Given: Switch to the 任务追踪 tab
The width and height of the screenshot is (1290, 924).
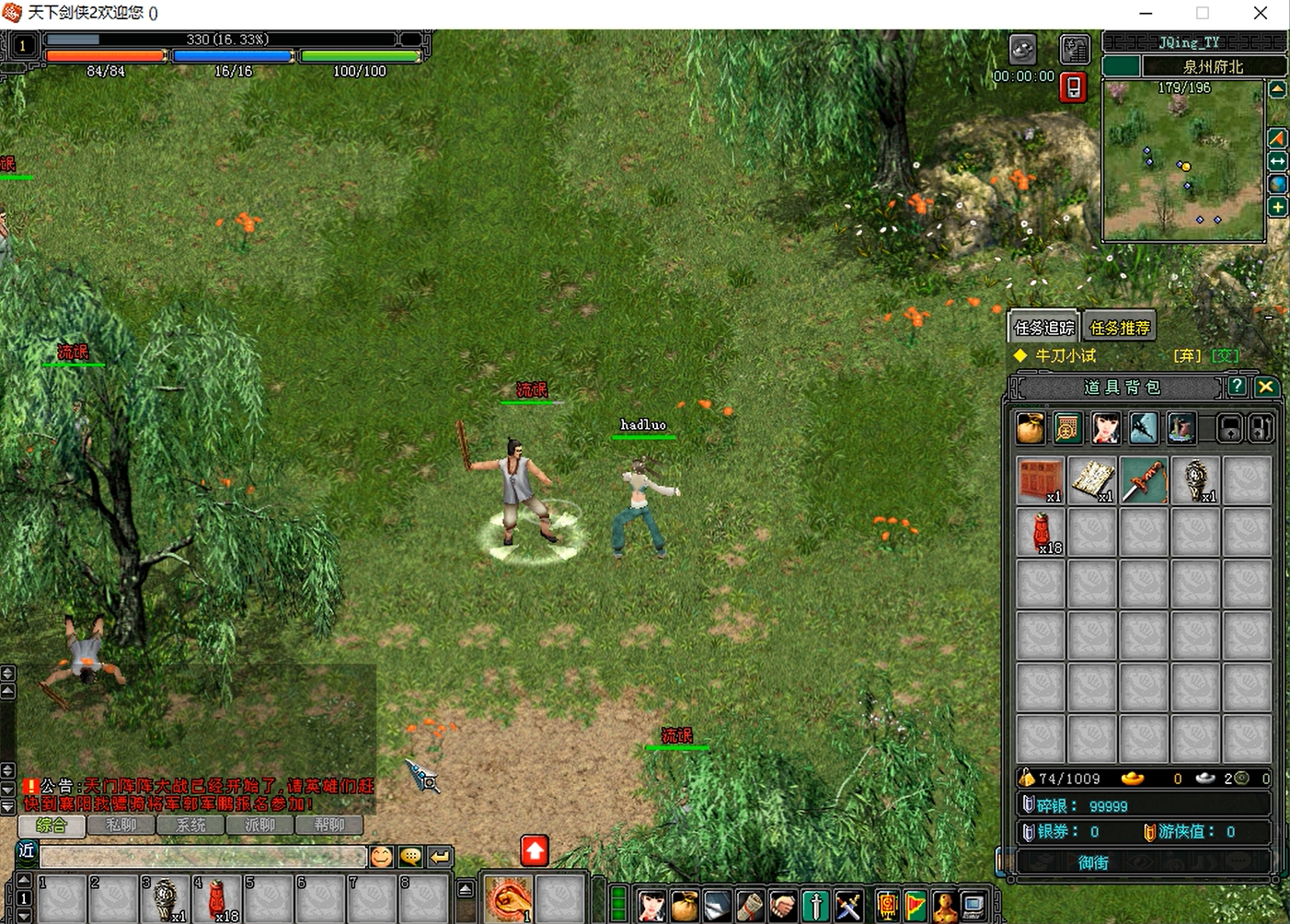Looking at the screenshot, I should click(1043, 328).
